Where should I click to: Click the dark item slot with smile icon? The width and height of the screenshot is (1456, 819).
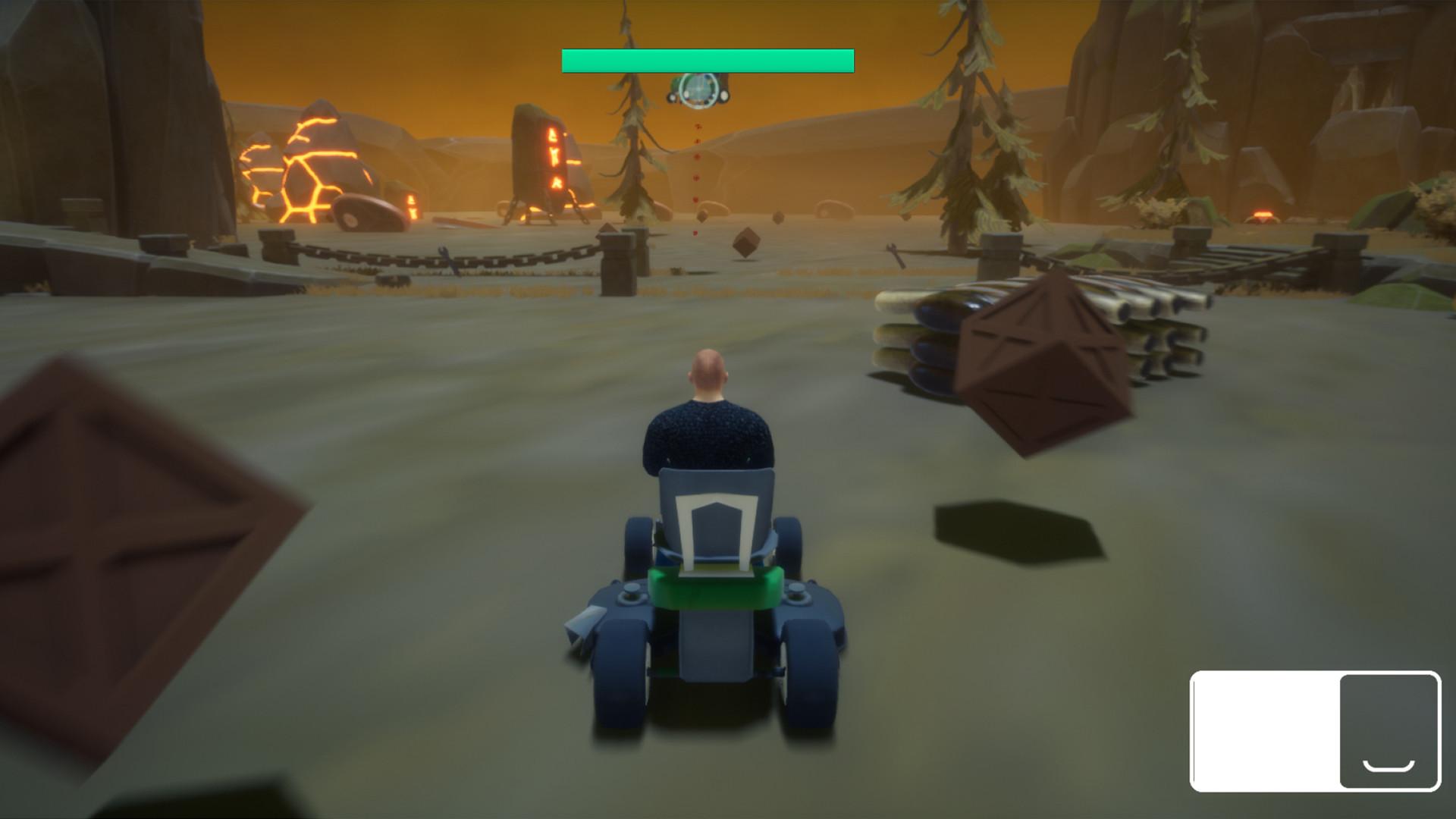[1388, 730]
